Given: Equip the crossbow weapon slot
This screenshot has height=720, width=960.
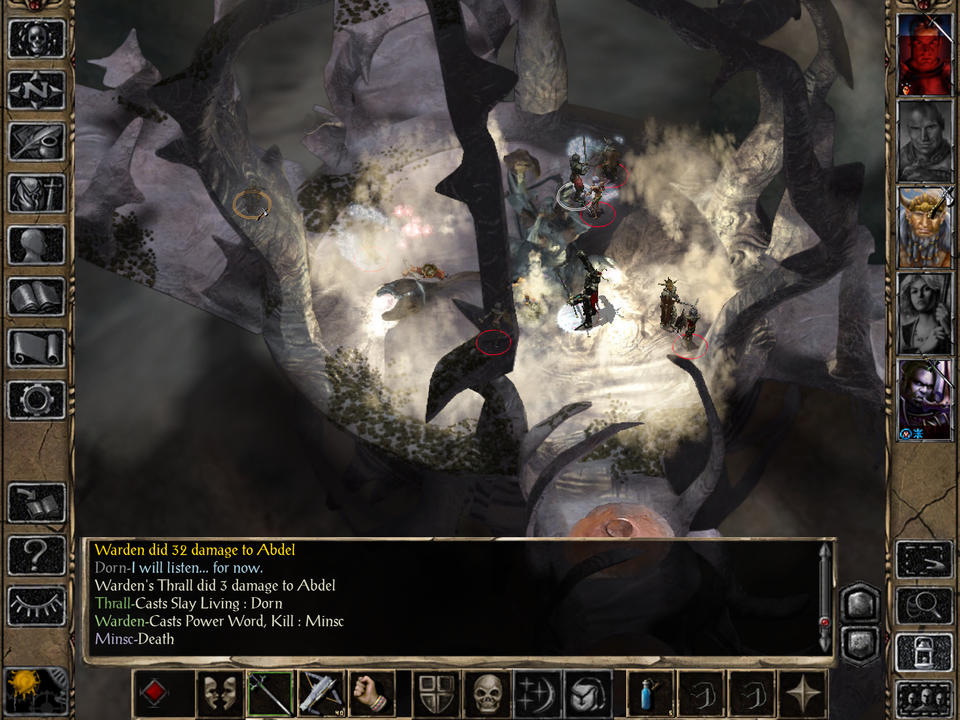Looking at the screenshot, I should [x=320, y=694].
